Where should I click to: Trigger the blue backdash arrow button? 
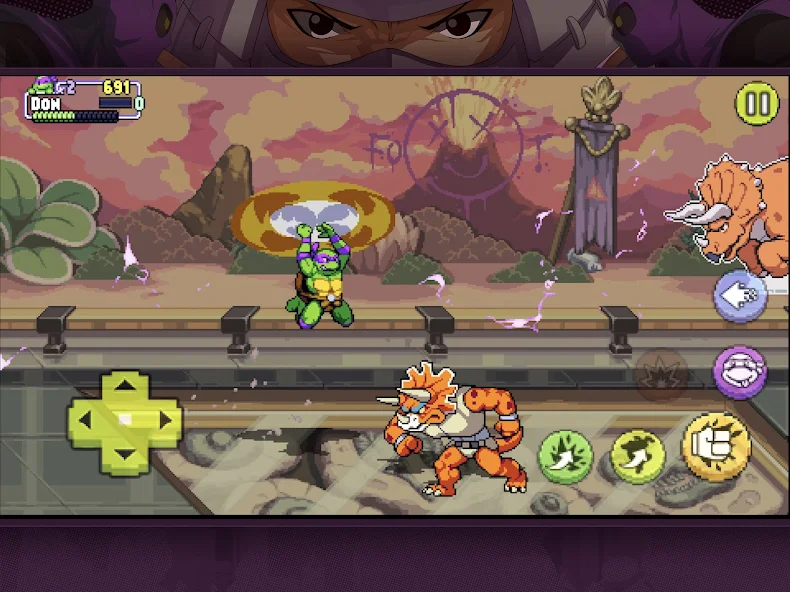click(x=740, y=295)
